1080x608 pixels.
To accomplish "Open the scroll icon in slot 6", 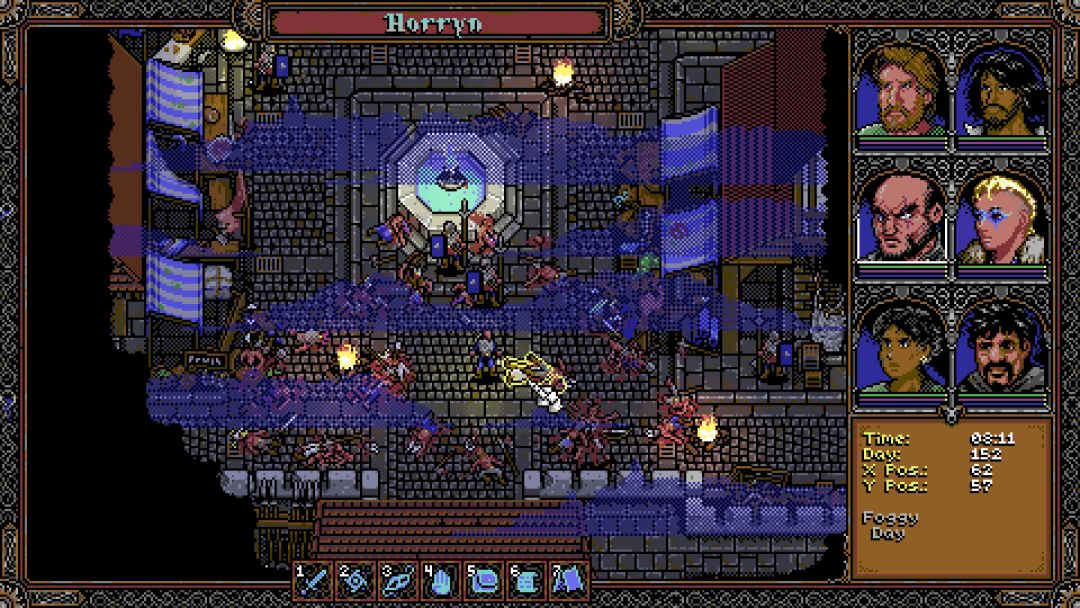I will (526, 580).
